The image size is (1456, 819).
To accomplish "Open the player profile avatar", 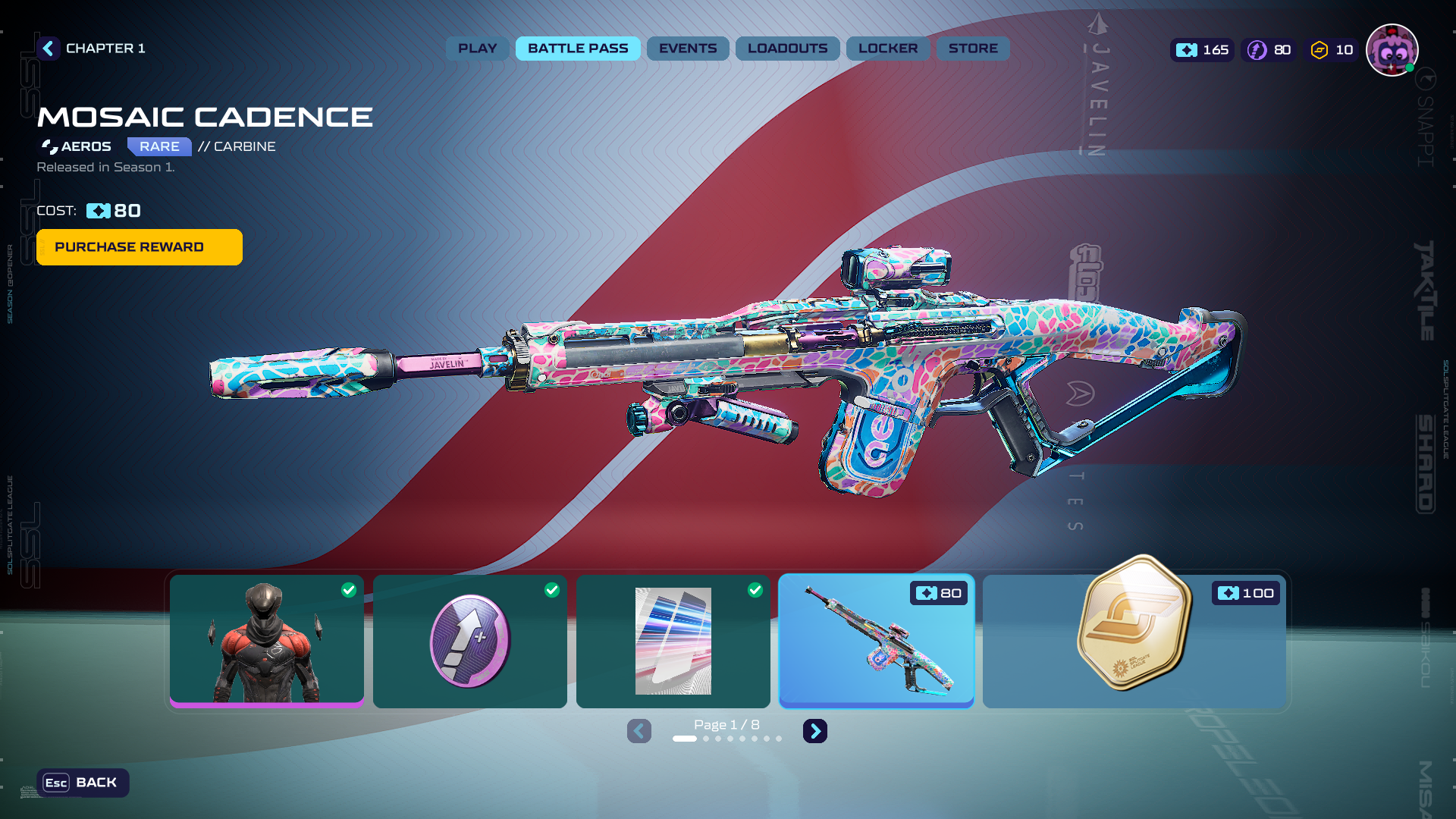I will coord(1392,50).
